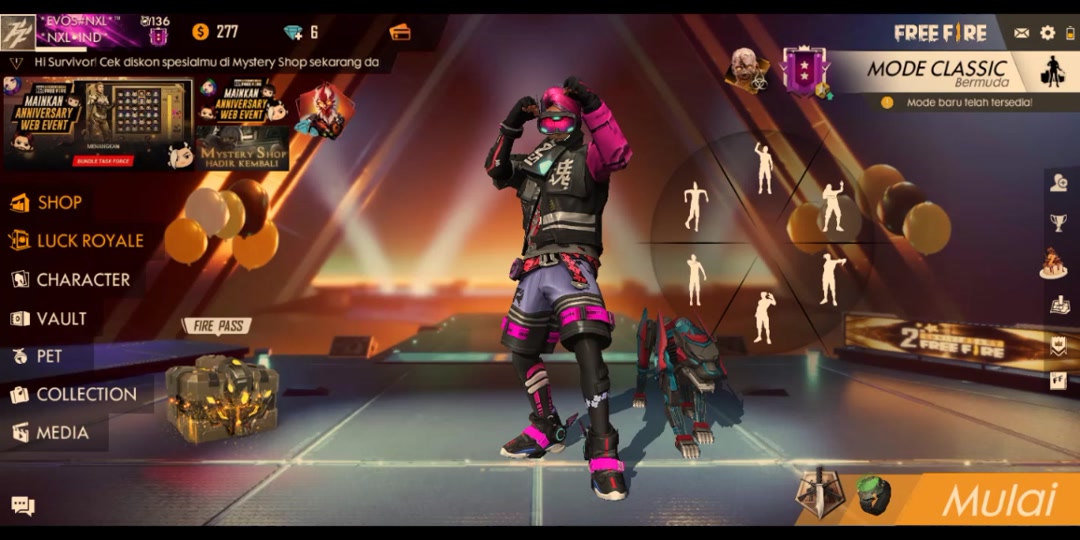Image resolution: width=1080 pixels, height=540 pixels.
Task: Tap the Mulai start button
Action: 998,500
